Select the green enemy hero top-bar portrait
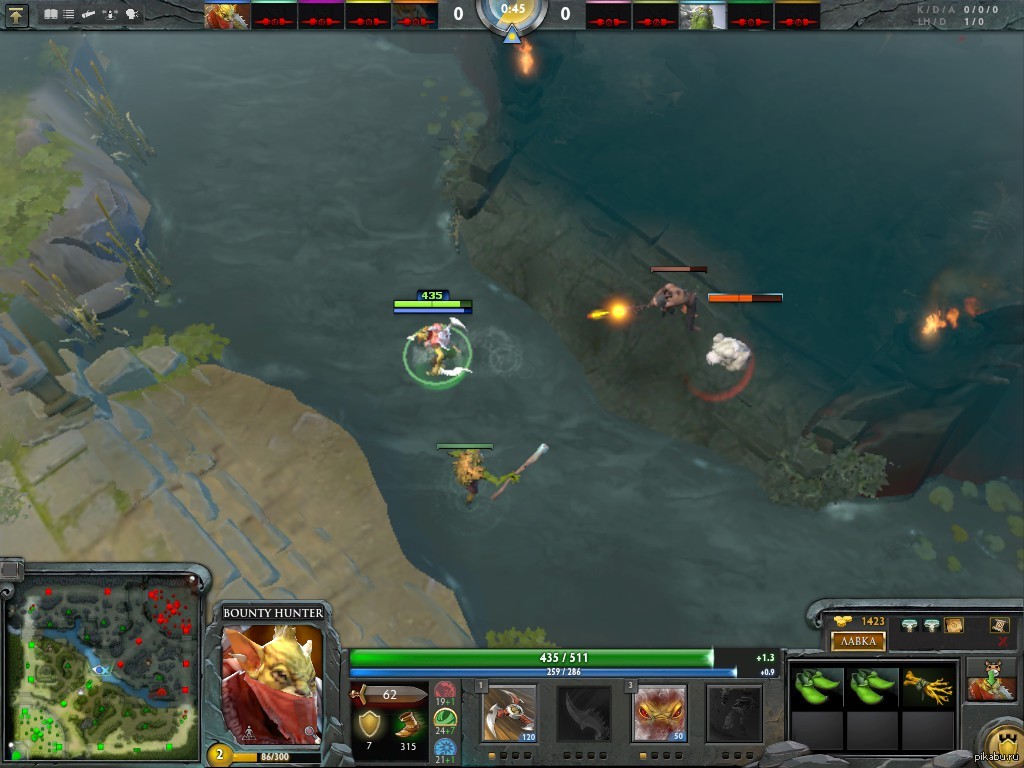 (703, 16)
